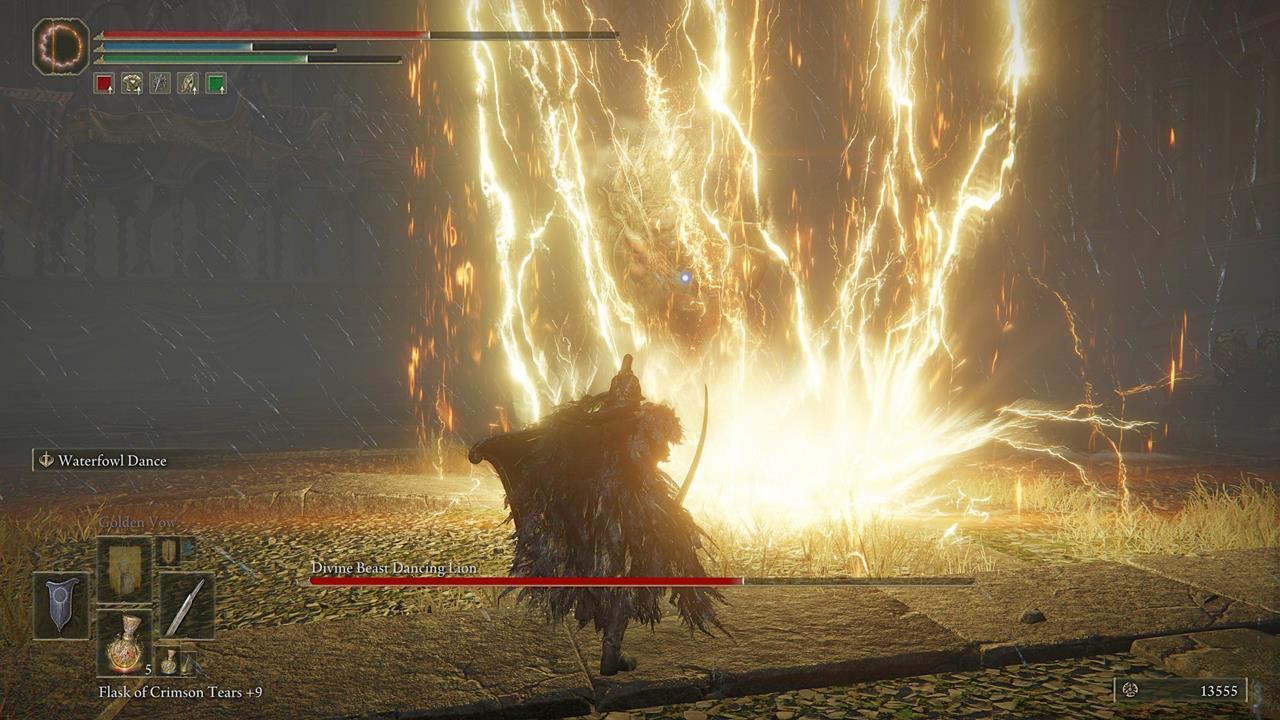Select the golden armor buff status icon
The height and width of the screenshot is (720, 1280).
[x=132, y=83]
